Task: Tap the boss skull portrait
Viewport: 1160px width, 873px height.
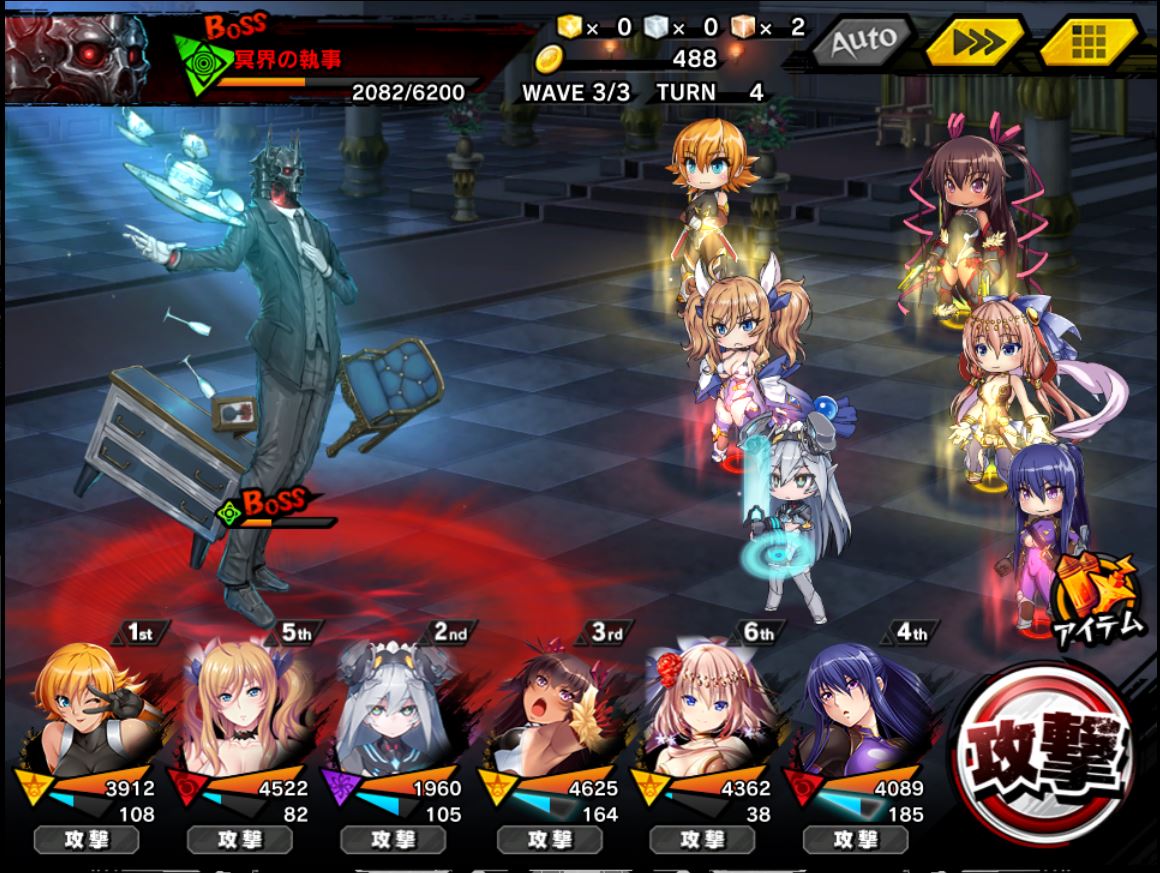Action: point(78,55)
